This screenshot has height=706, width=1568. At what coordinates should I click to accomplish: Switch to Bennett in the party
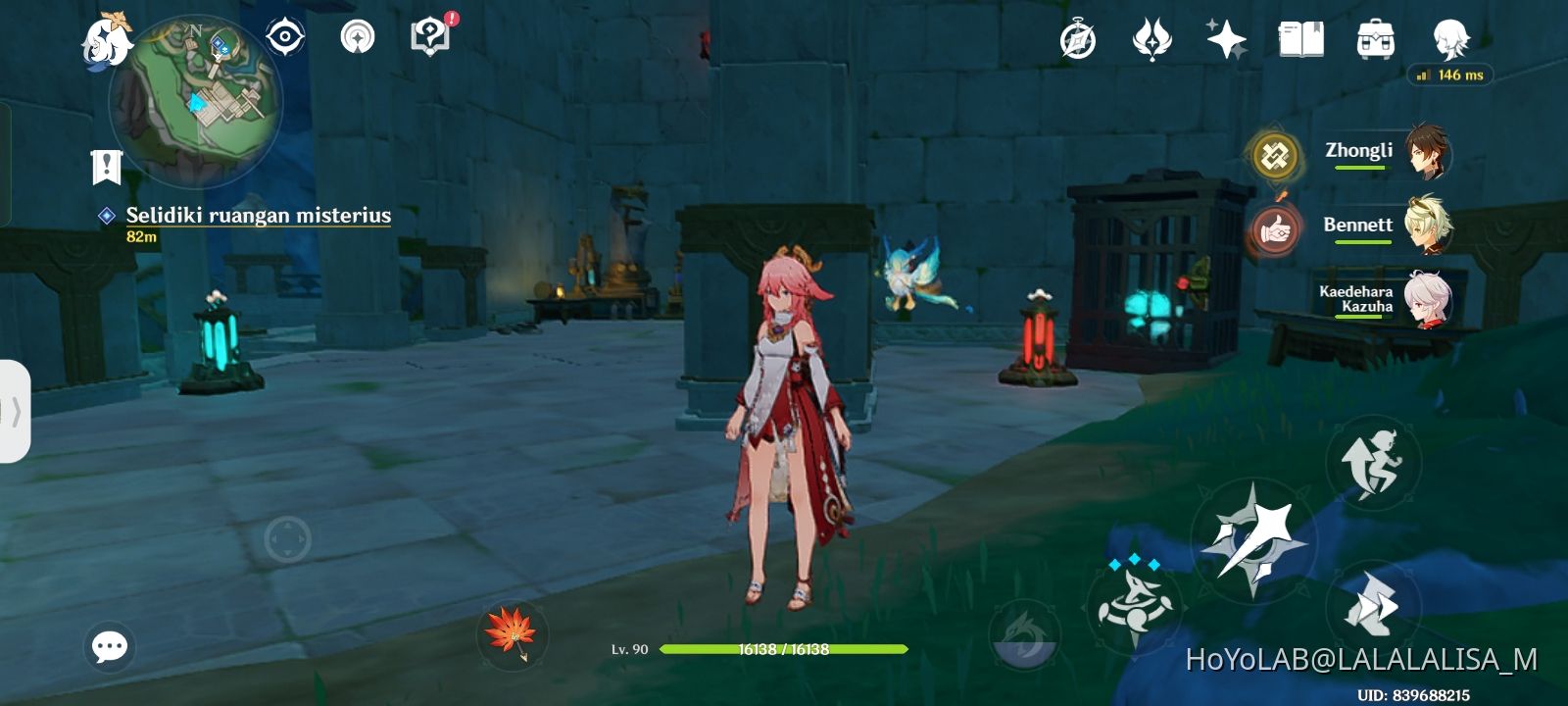(1426, 226)
